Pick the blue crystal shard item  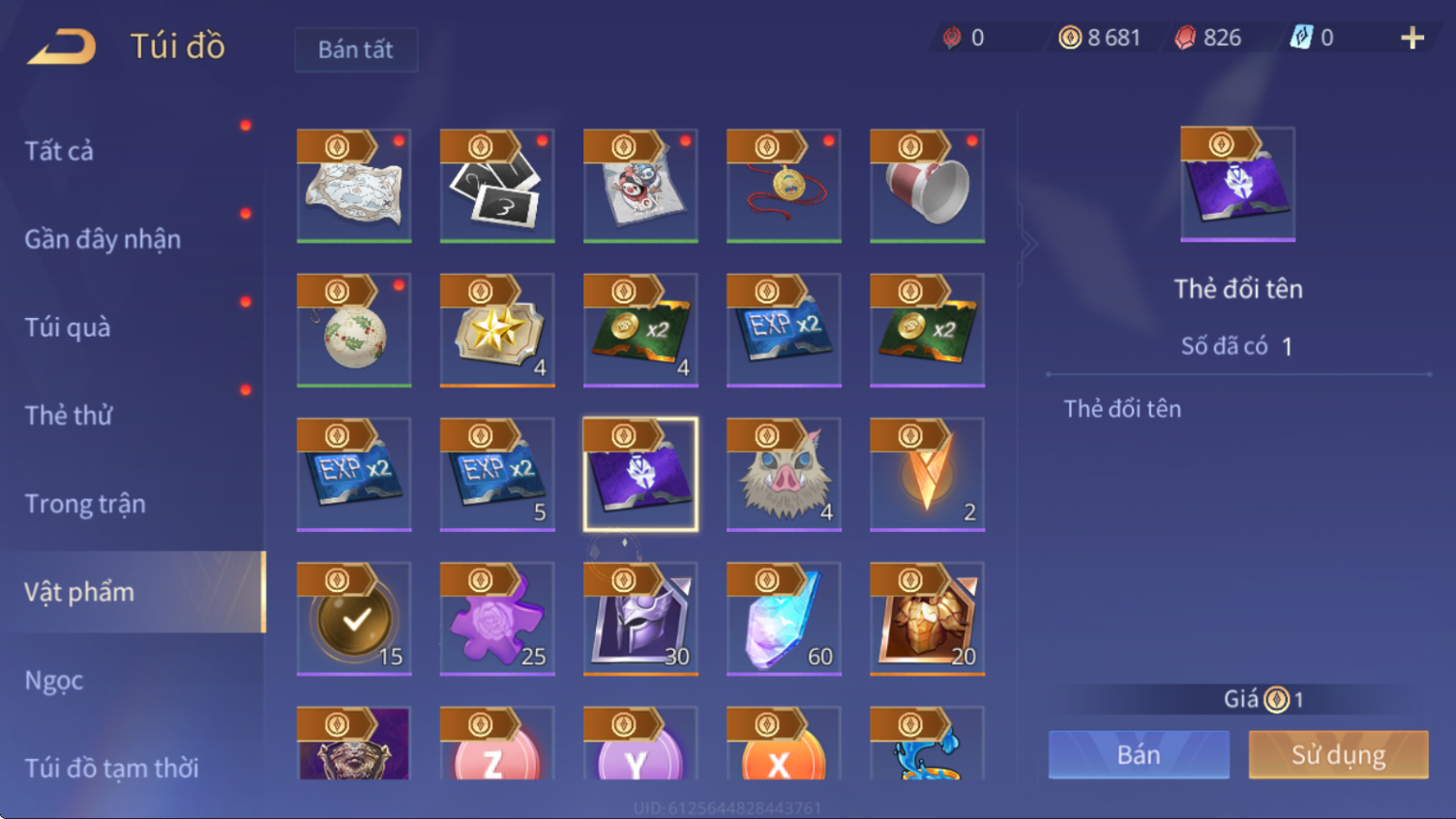tap(784, 619)
